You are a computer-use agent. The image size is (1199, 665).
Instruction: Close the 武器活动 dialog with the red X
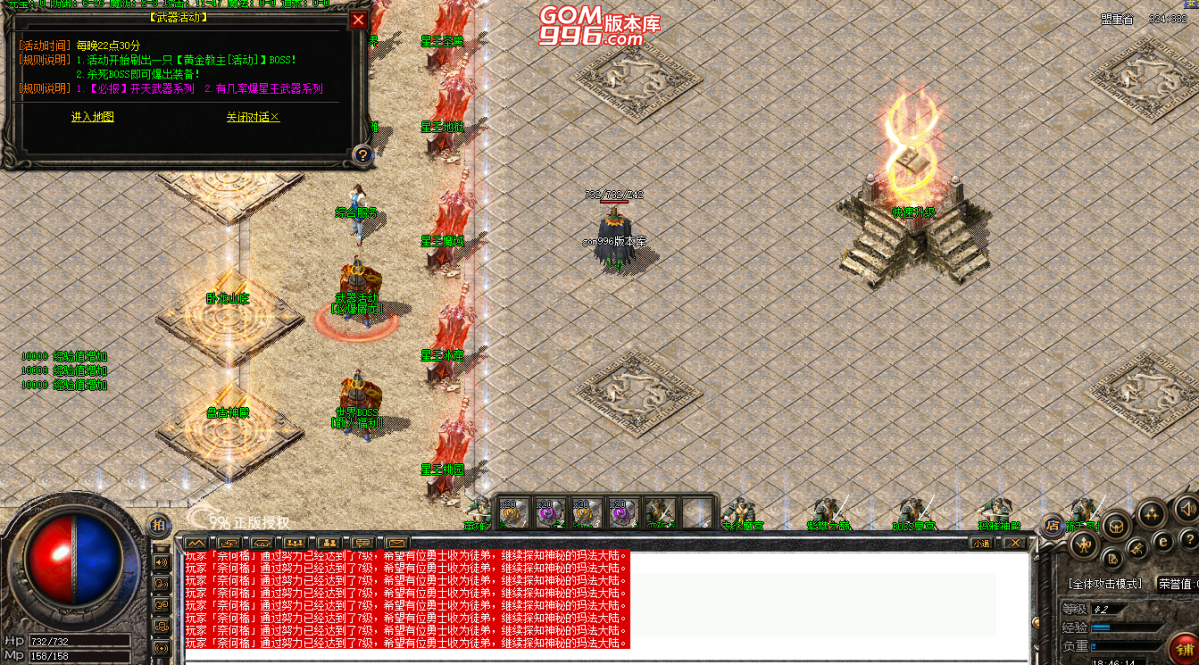[x=358, y=20]
